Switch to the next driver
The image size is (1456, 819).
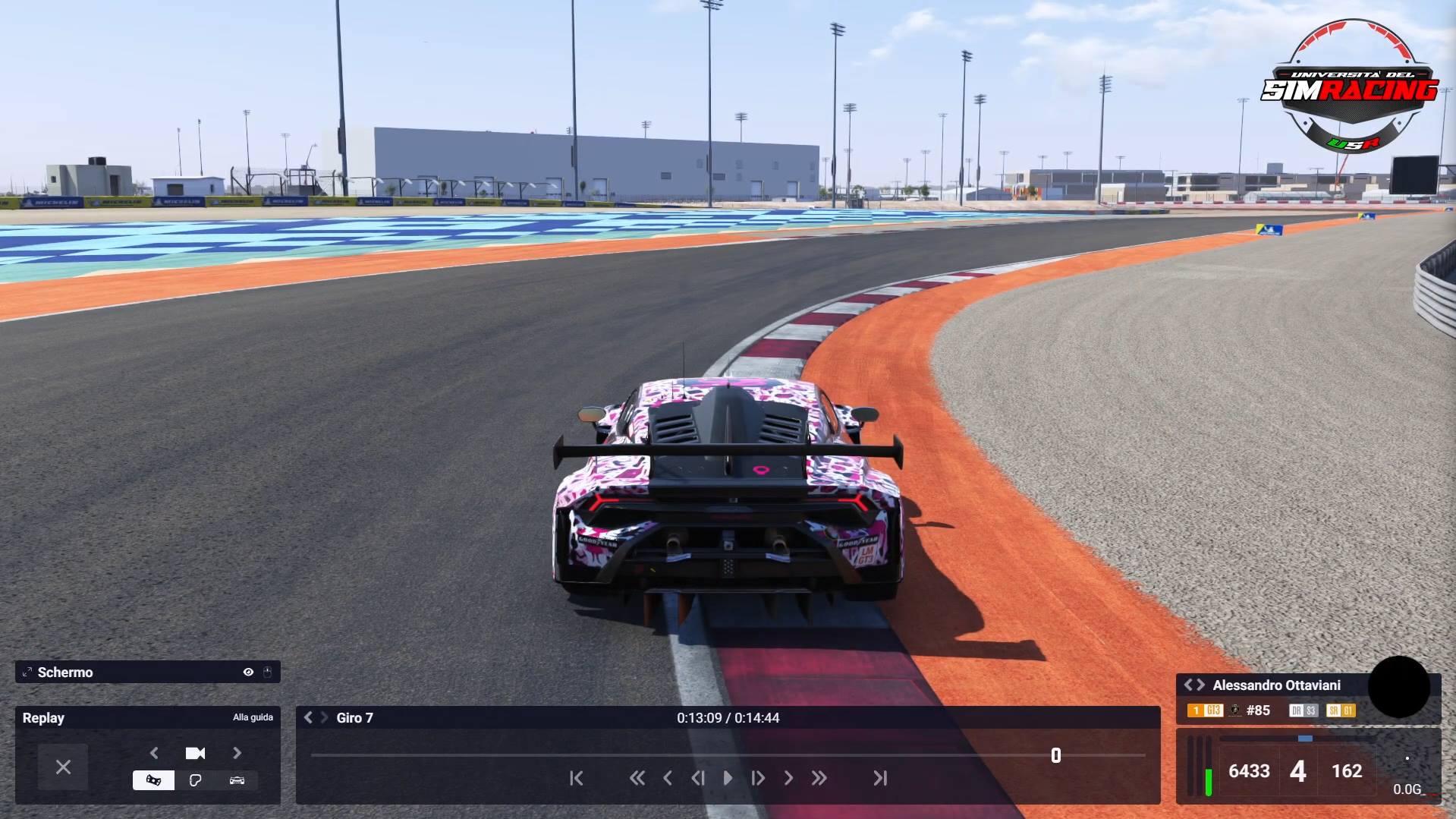tap(1200, 685)
